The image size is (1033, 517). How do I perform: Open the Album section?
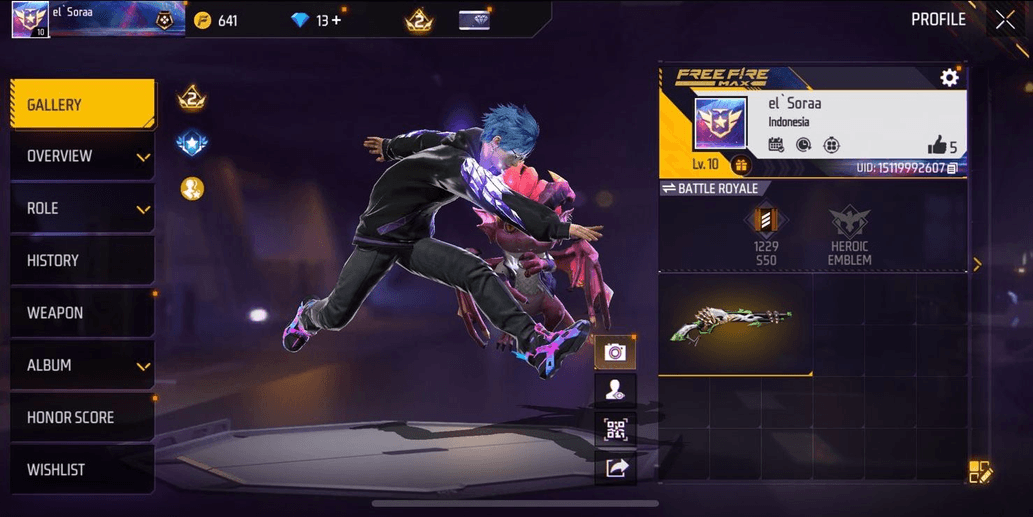(x=82, y=365)
